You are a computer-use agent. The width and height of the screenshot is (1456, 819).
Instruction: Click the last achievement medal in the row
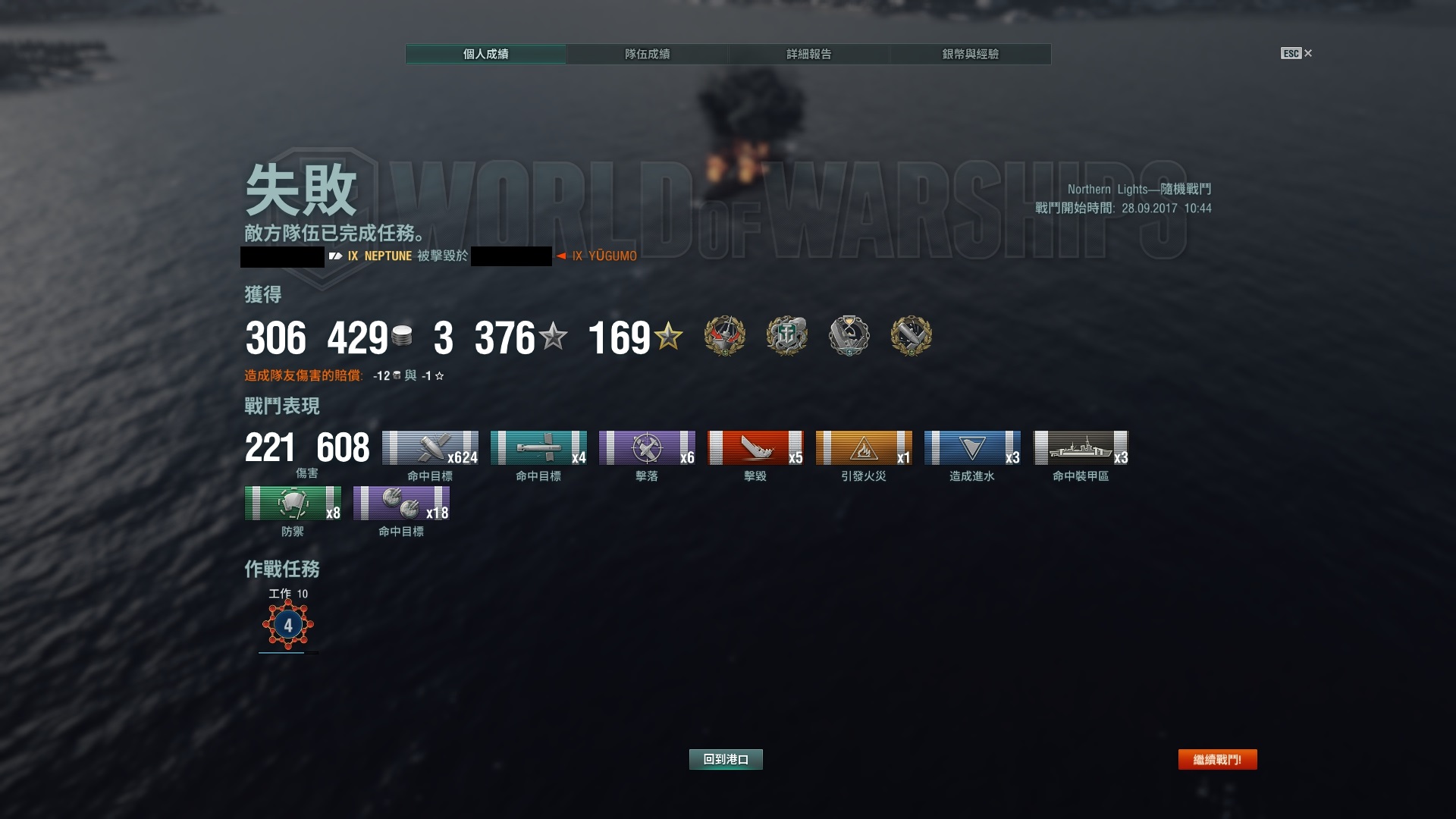(x=911, y=336)
